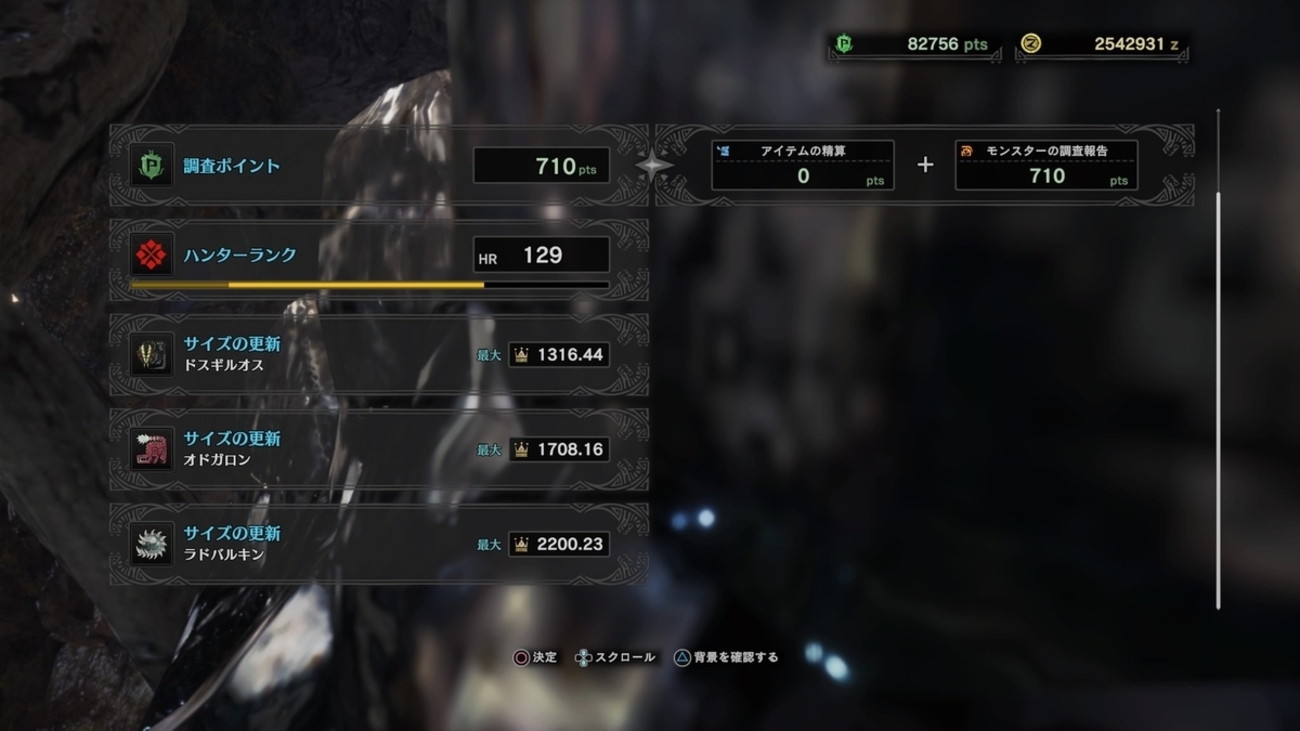
Task: Click the モンスターの調査報告 points box
Action: click(x=1046, y=165)
